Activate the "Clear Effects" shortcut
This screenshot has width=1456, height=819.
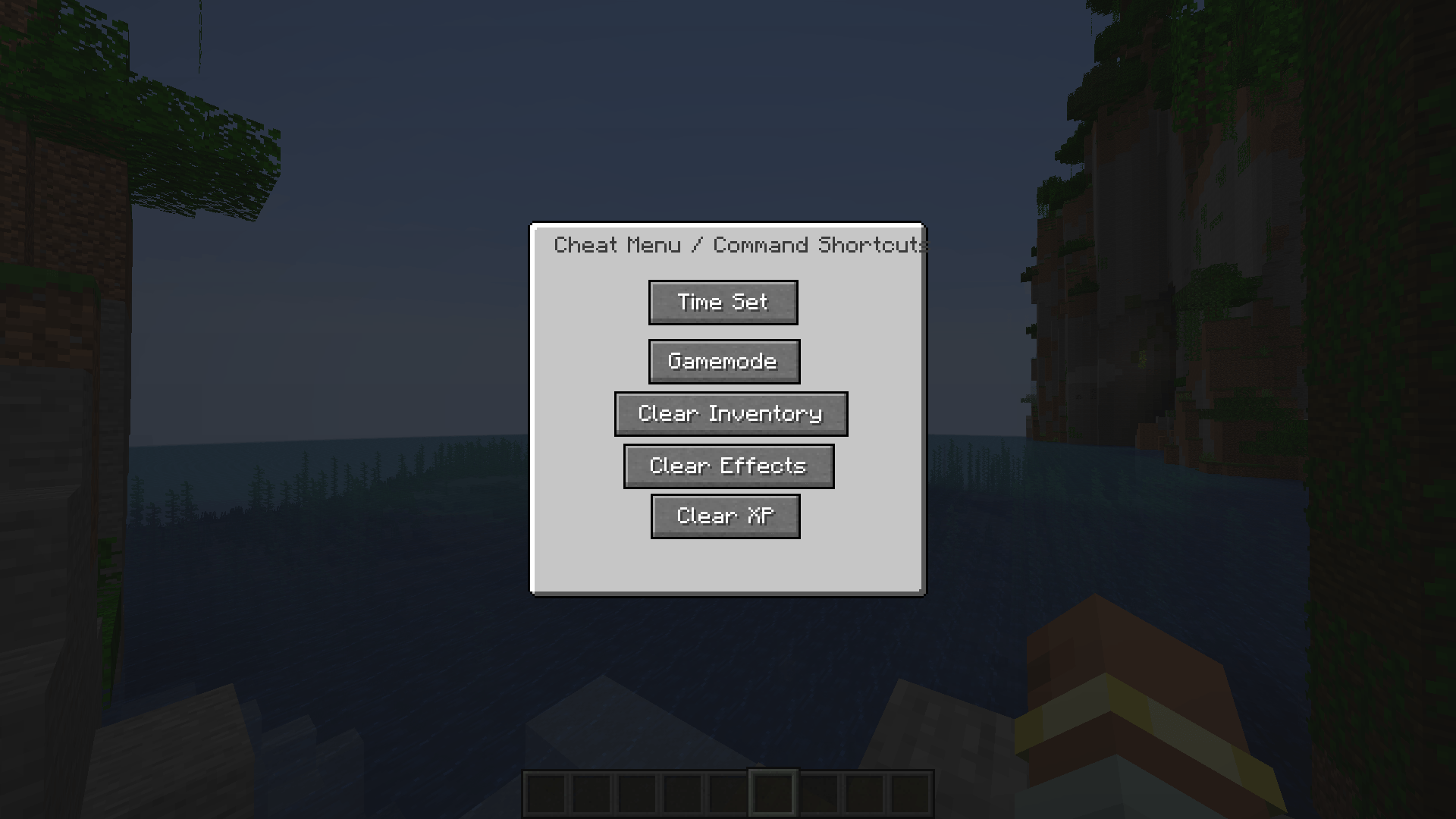click(x=728, y=466)
